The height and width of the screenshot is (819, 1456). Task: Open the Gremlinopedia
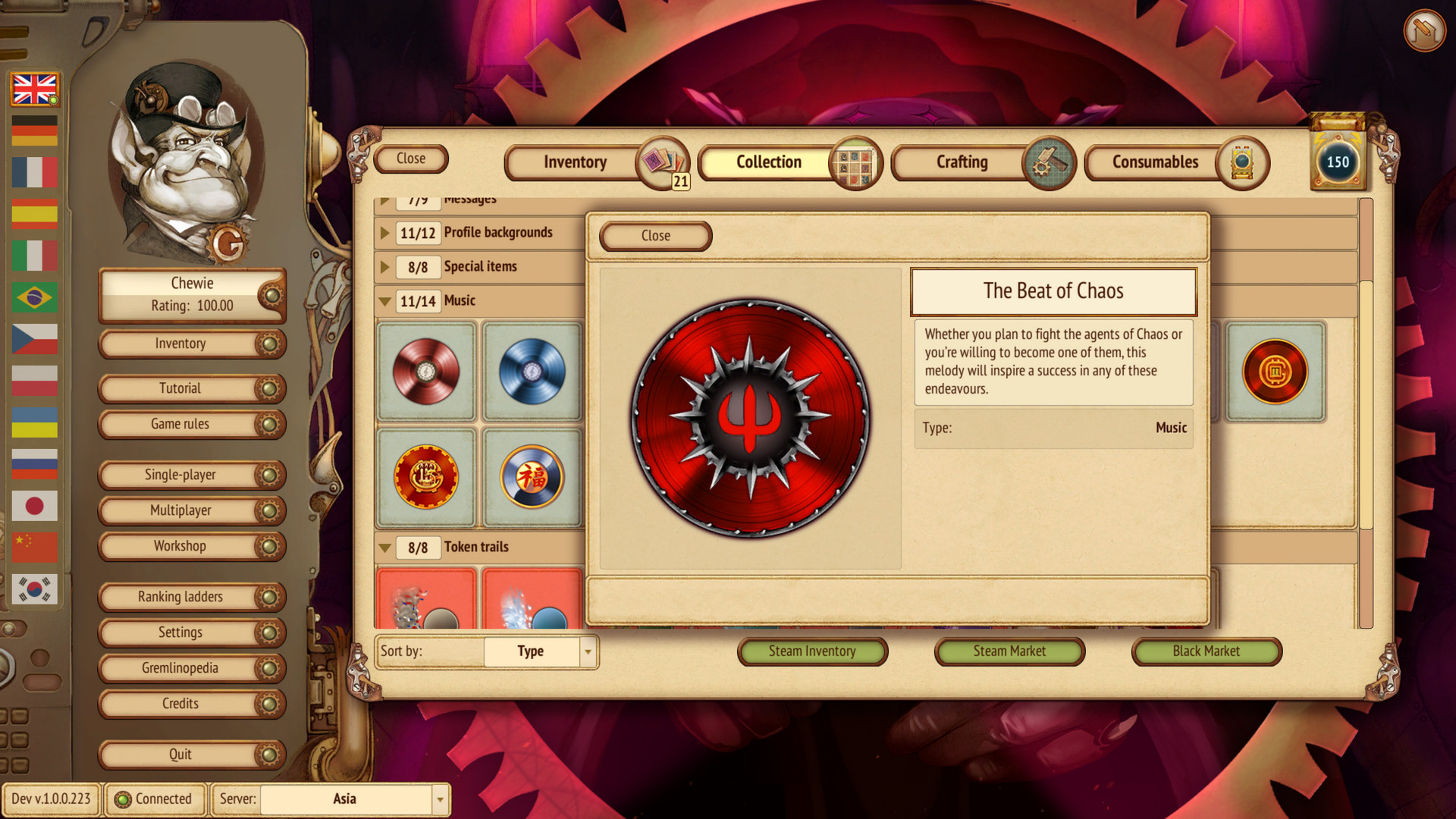coord(180,668)
